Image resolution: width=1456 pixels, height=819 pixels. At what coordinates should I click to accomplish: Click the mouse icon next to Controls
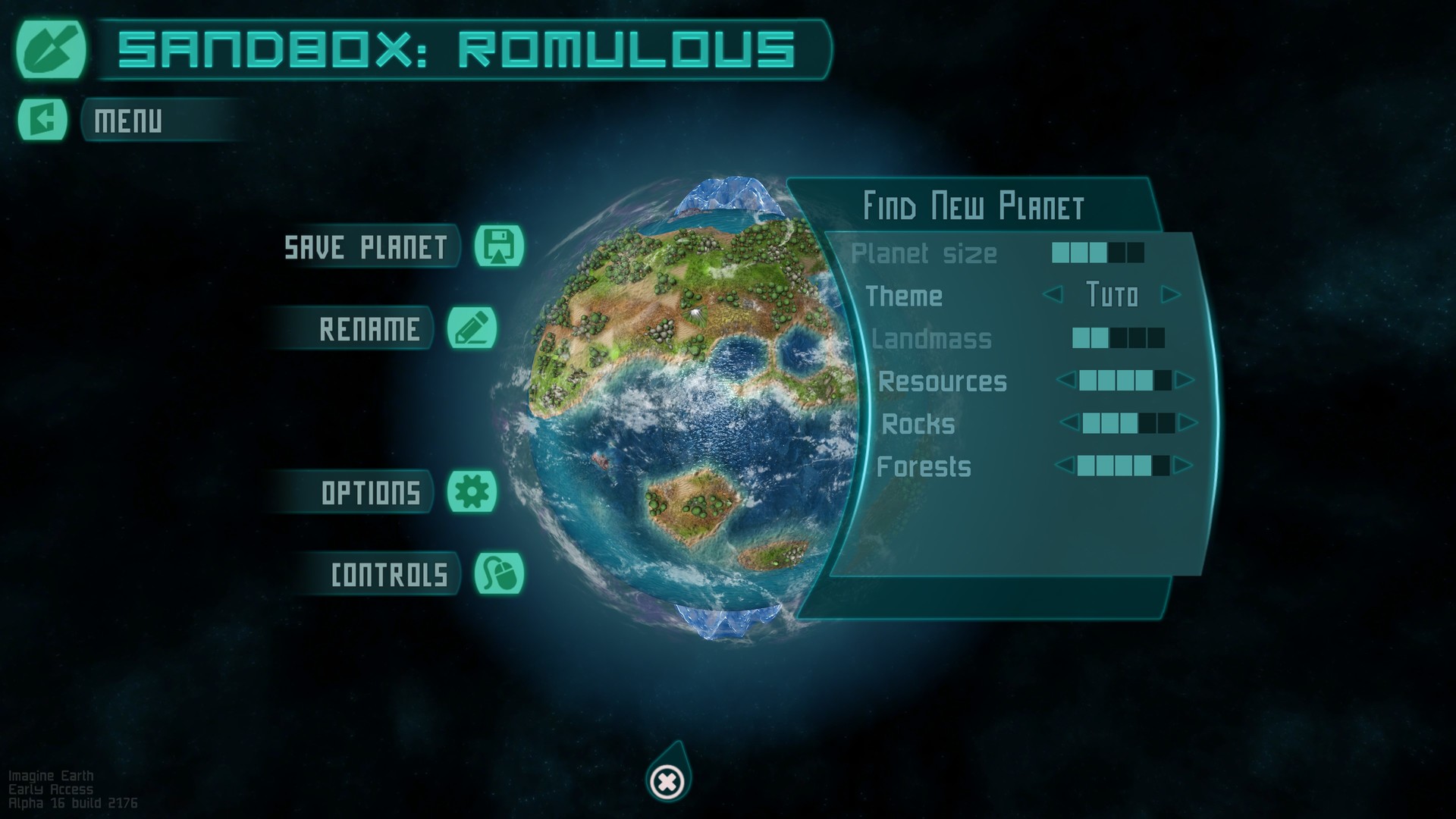click(x=500, y=574)
